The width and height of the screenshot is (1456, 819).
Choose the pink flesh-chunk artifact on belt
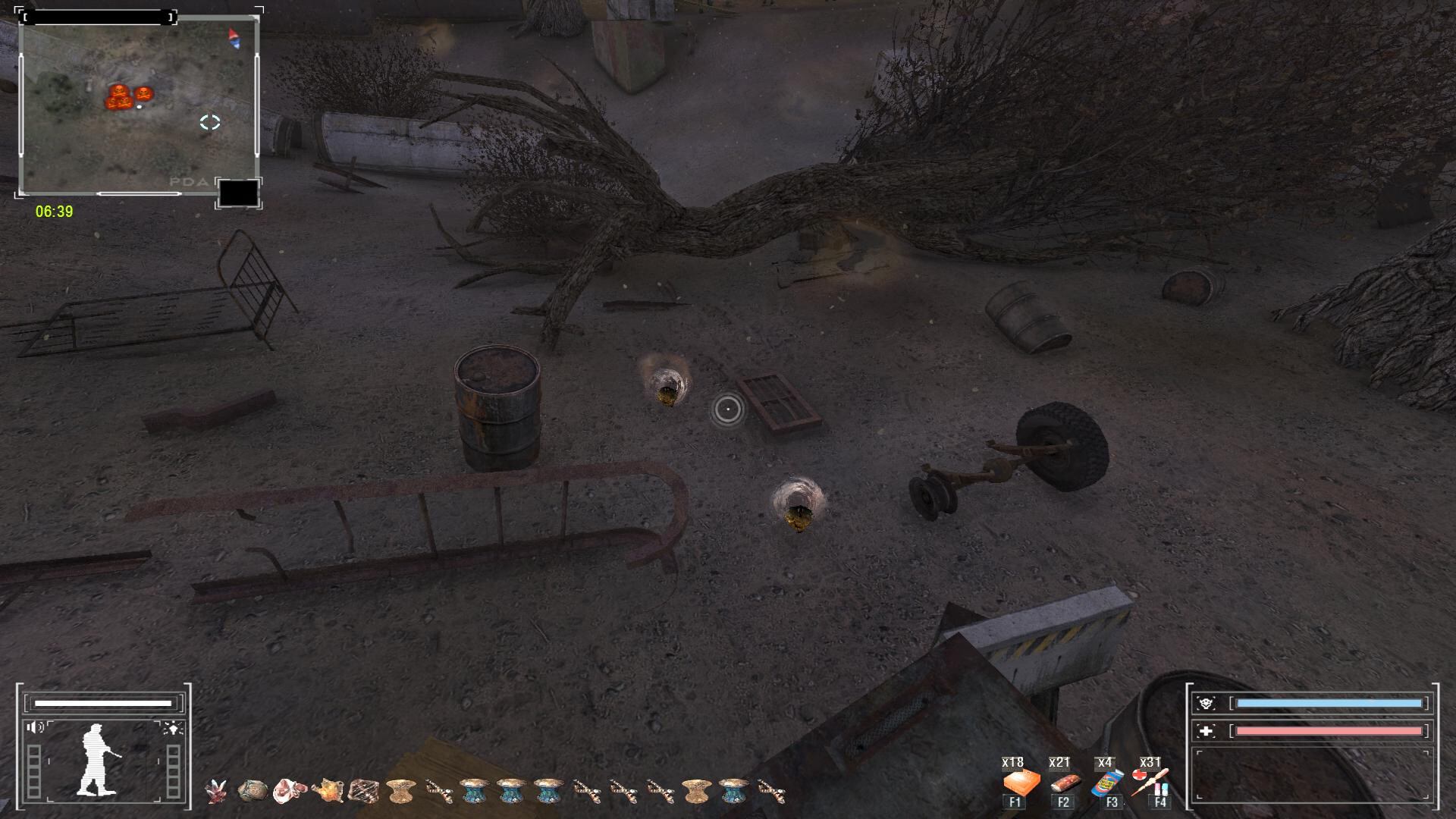(289, 791)
